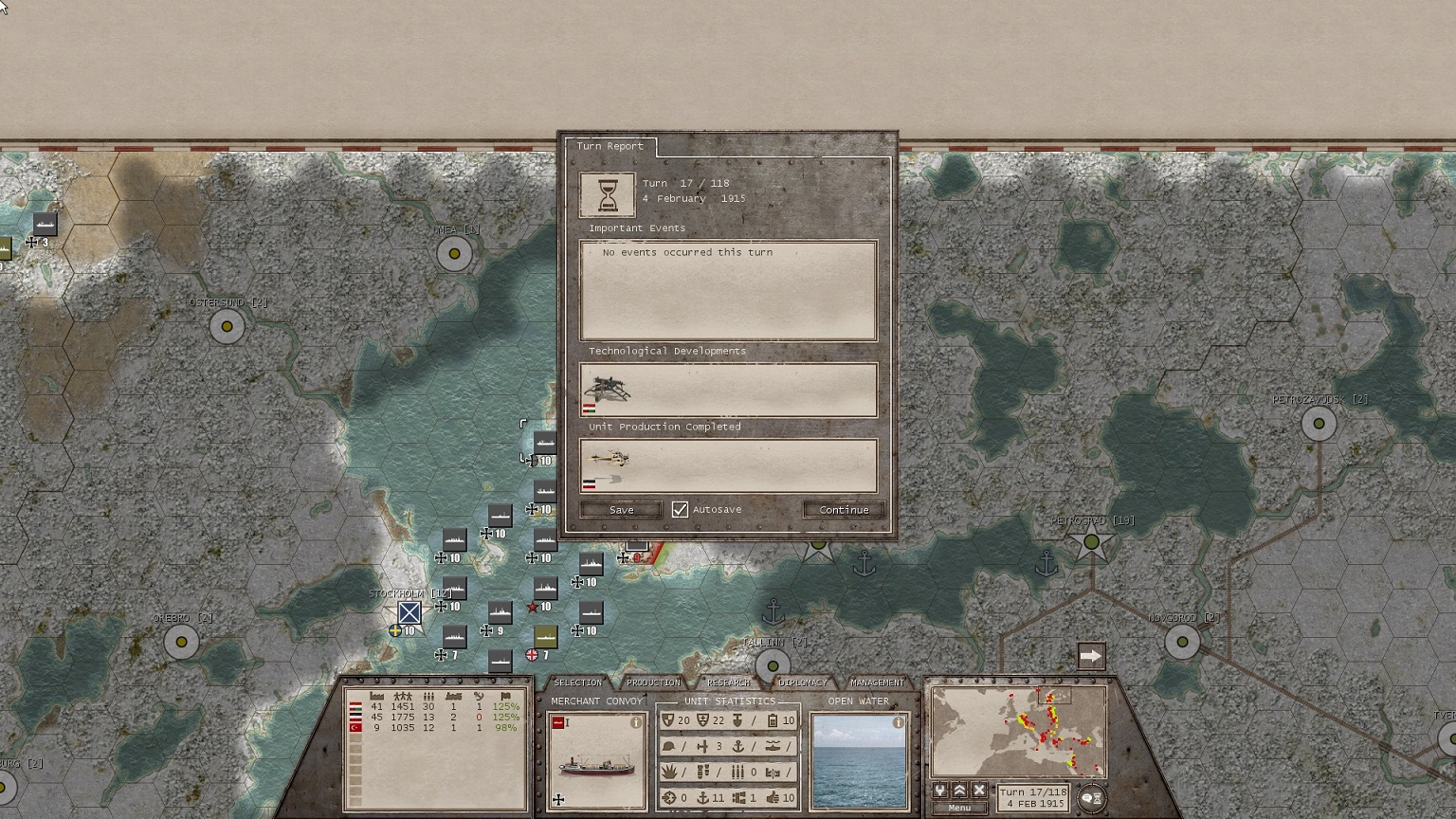Open the Menu button
This screenshot has width=1456, height=819.
(959, 808)
